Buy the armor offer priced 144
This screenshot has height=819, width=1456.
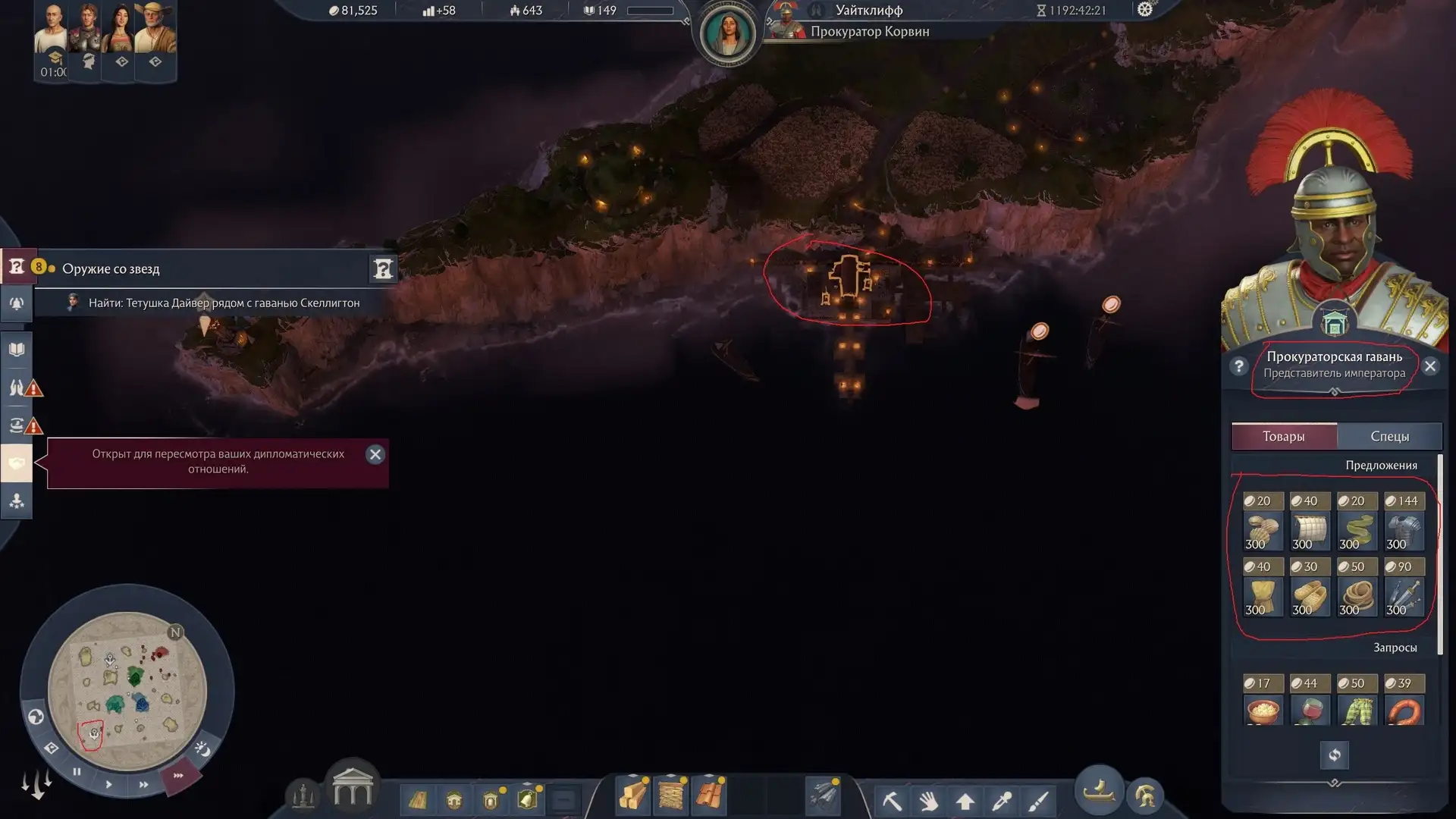coord(1404,522)
